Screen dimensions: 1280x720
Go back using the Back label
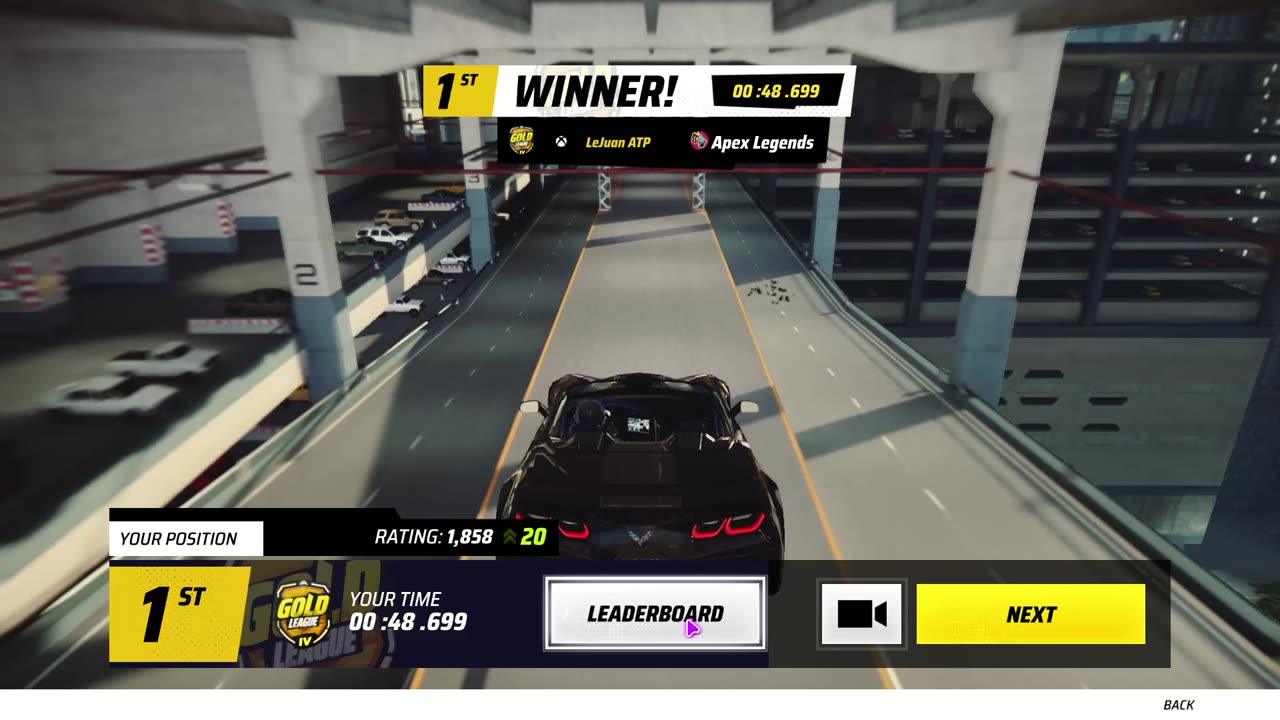click(1178, 705)
